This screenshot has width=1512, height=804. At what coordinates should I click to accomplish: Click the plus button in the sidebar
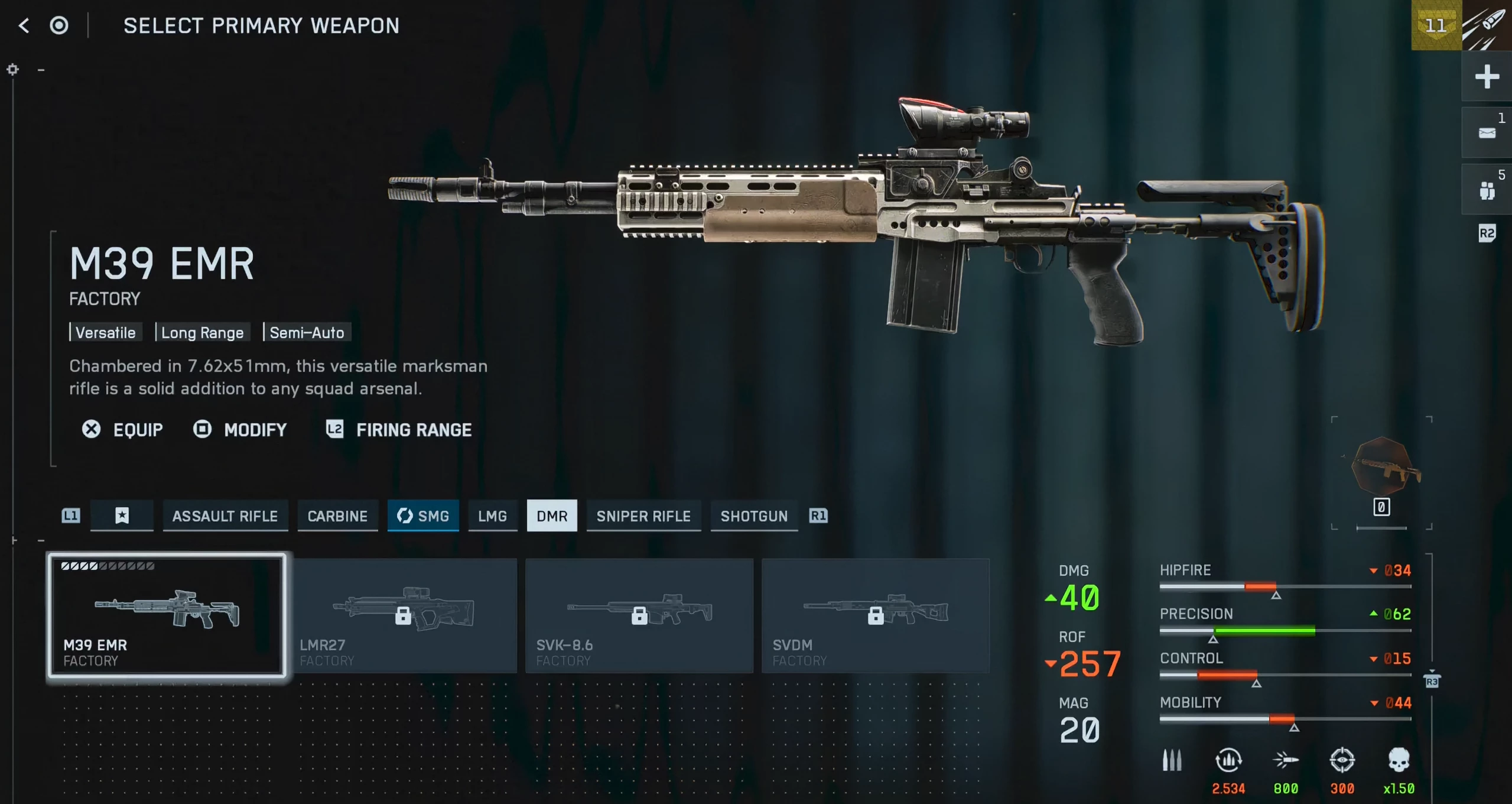[1487, 76]
